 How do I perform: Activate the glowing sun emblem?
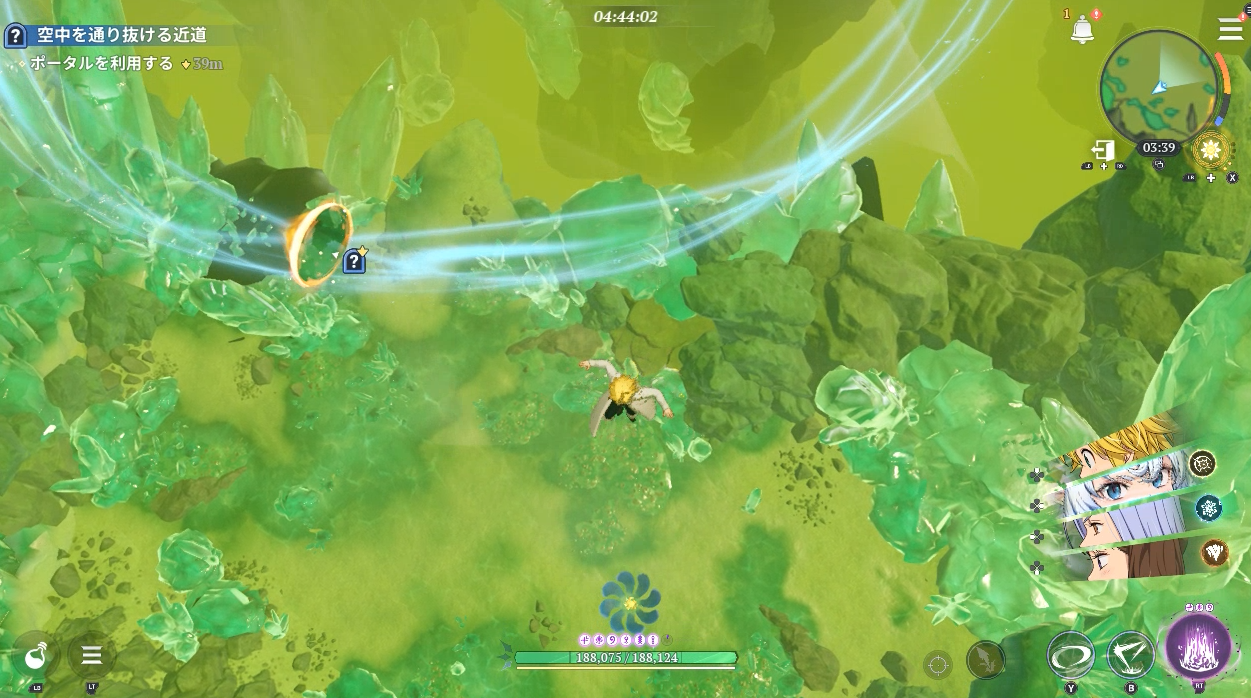click(1211, 150)
